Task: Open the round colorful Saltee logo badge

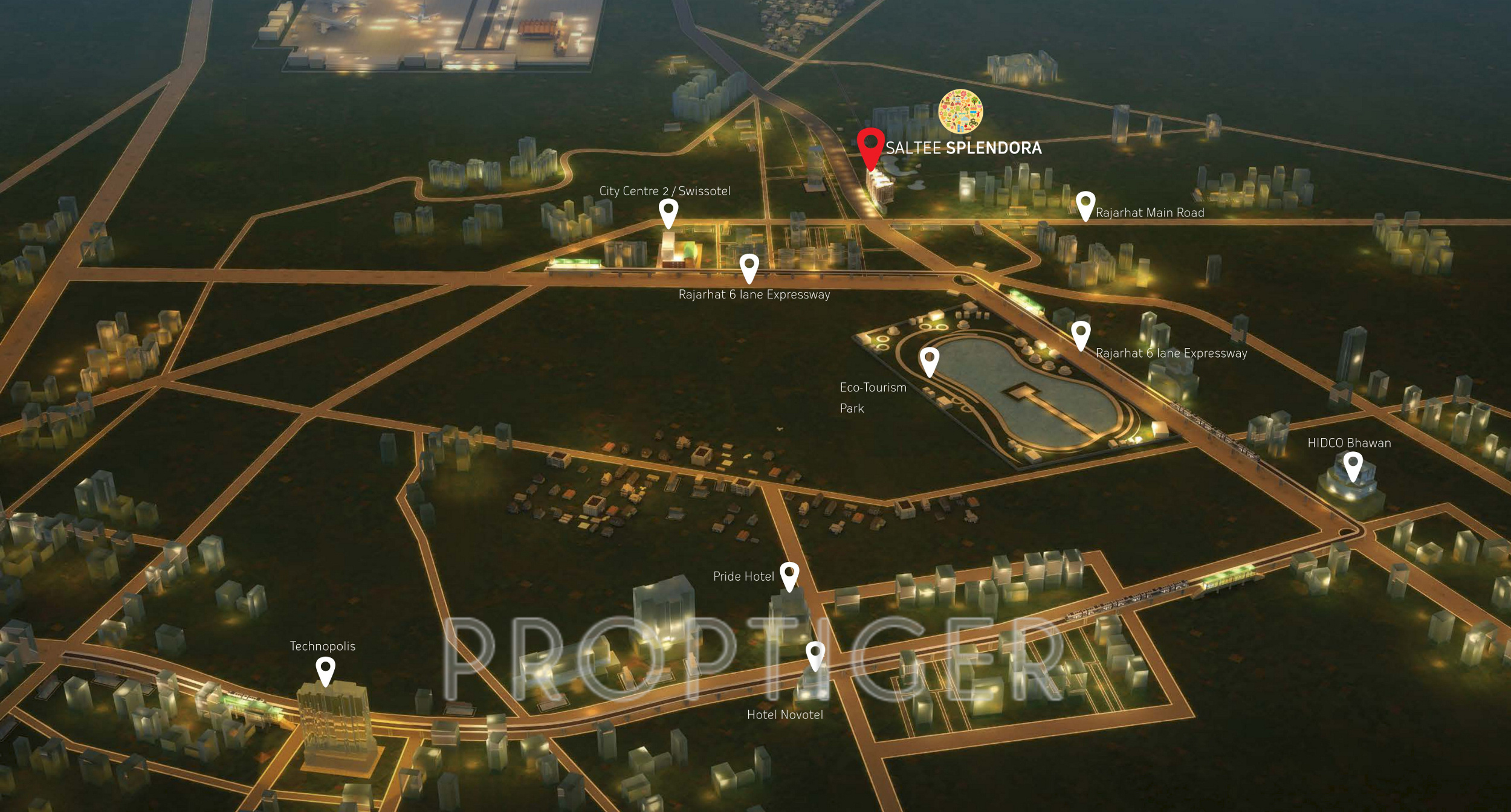Action: [960, 112]
